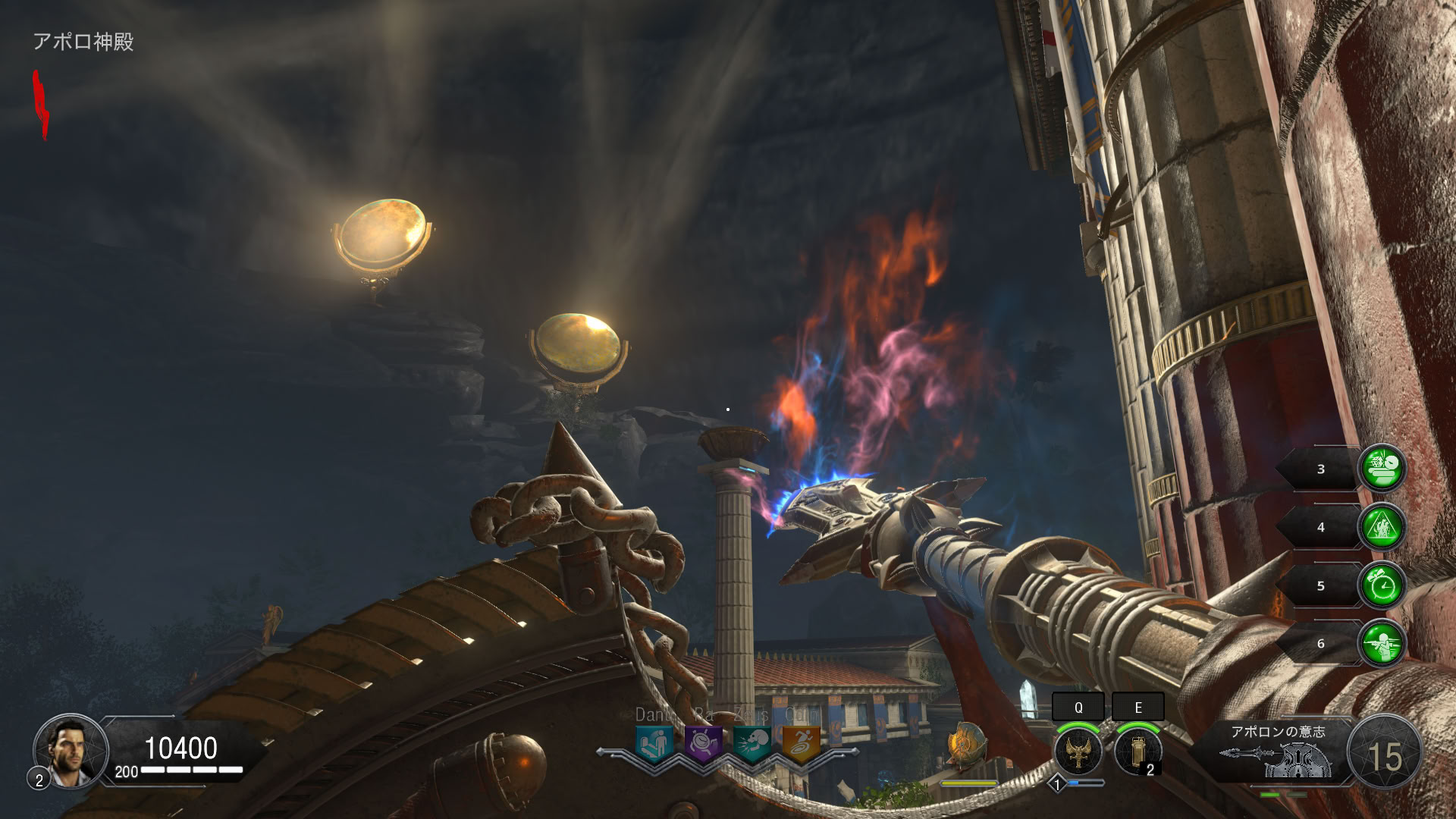Use the alarm clock elixir
1456x819 pixels.
point(1382,585)
